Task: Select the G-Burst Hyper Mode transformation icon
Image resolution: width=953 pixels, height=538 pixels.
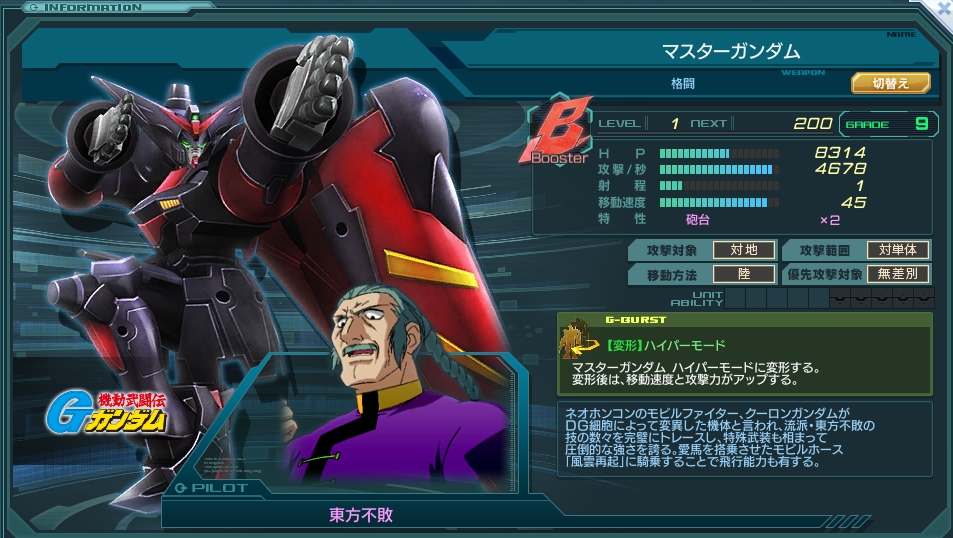Action: tap(577, 343)
